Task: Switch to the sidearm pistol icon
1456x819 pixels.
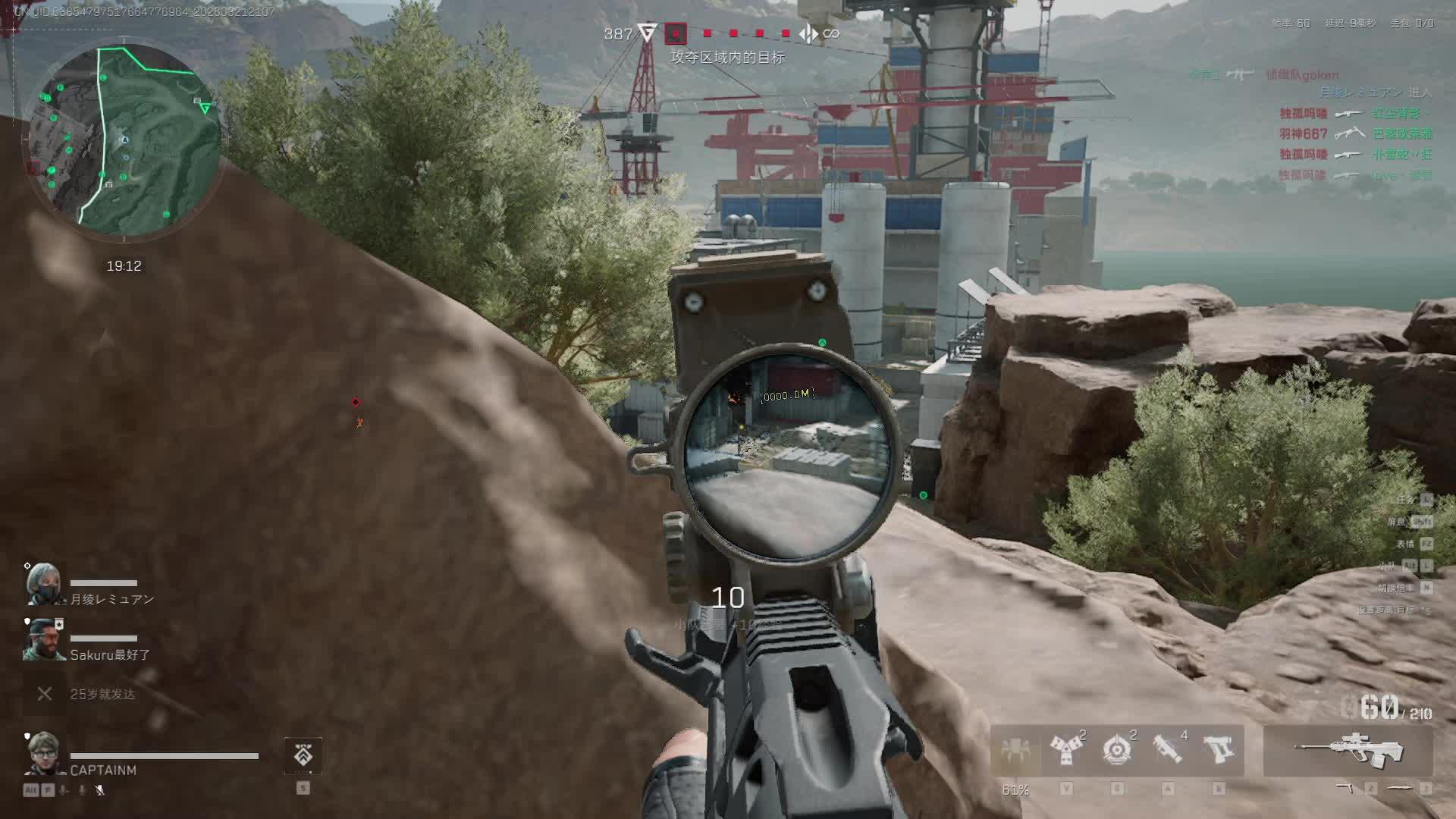Action: 1345,789
